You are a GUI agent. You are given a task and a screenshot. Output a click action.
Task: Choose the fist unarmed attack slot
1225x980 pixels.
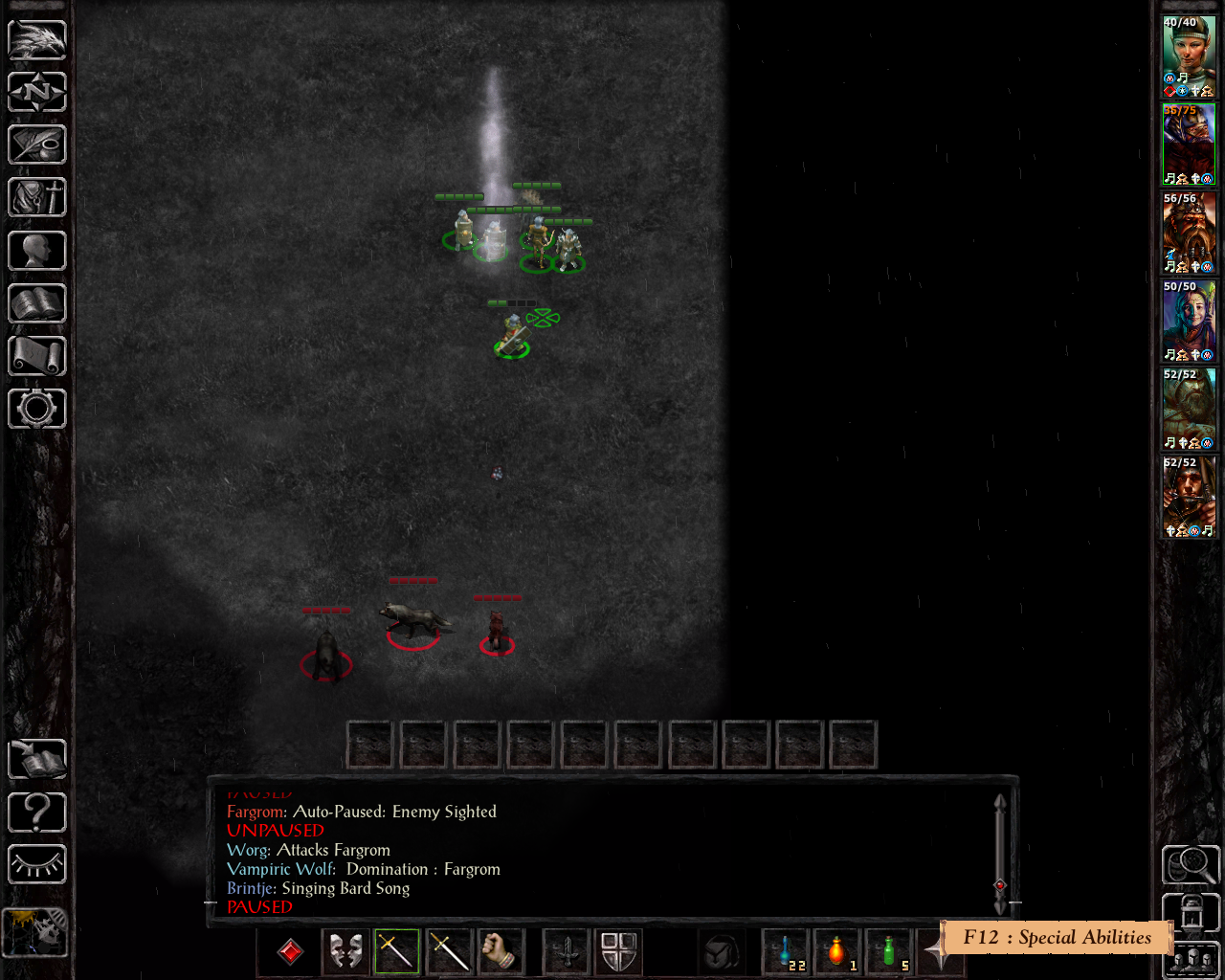[501, 951]
